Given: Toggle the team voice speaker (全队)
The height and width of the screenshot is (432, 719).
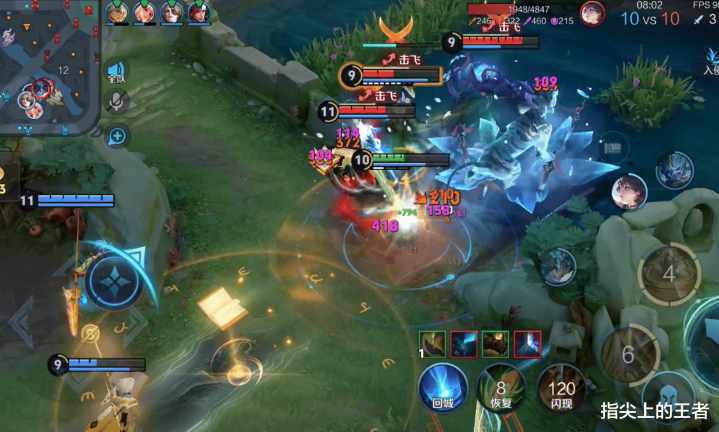Looking at the screenshot, I should 116,72.
